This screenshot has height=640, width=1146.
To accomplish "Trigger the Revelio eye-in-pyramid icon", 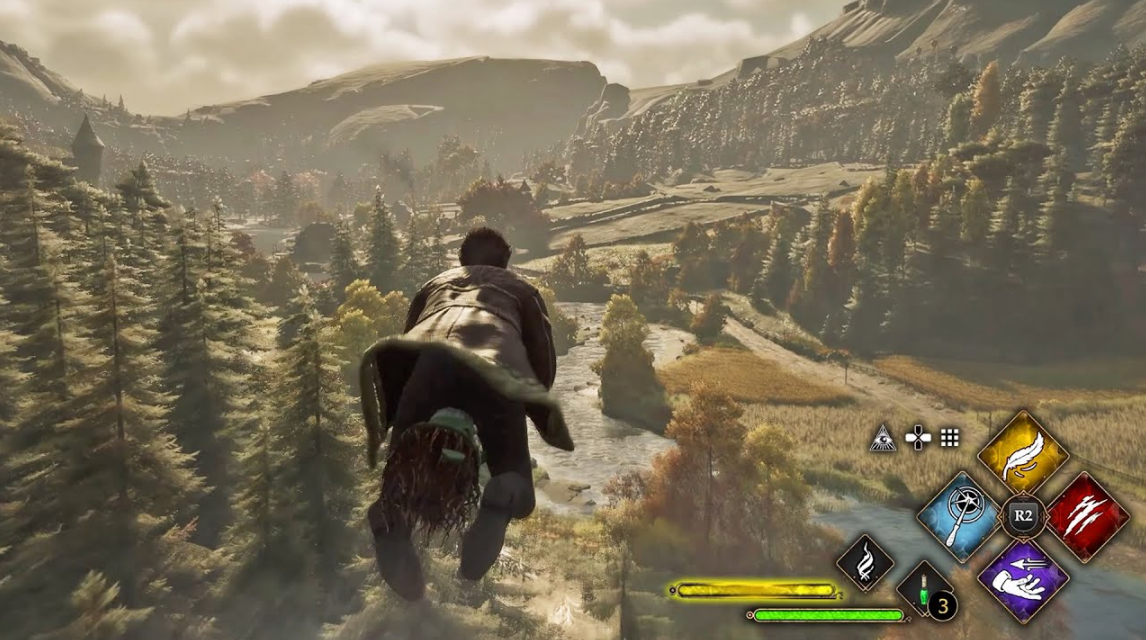I will (884, 437).
